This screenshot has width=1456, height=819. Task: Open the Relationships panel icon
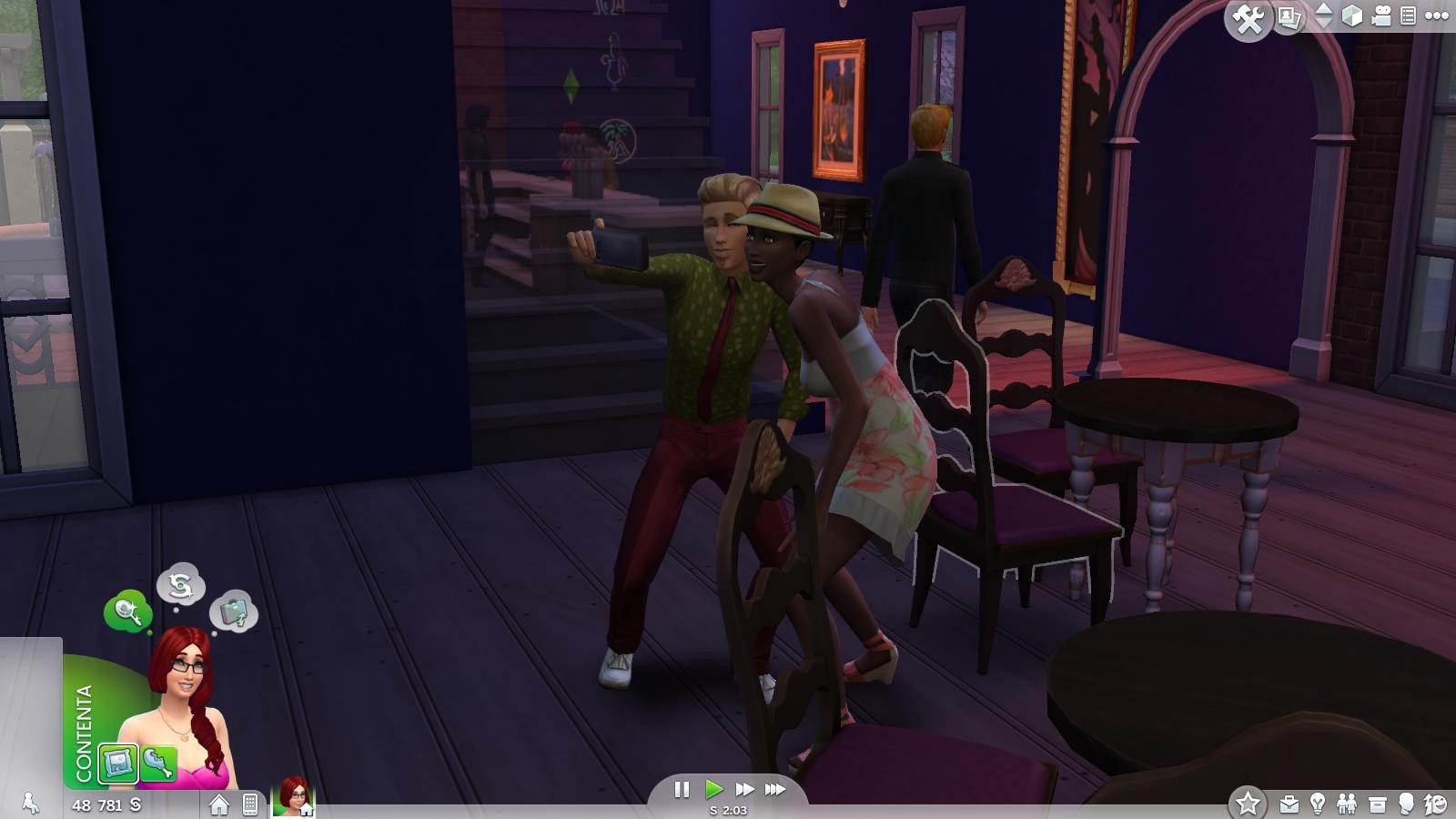coord(1348,803)
